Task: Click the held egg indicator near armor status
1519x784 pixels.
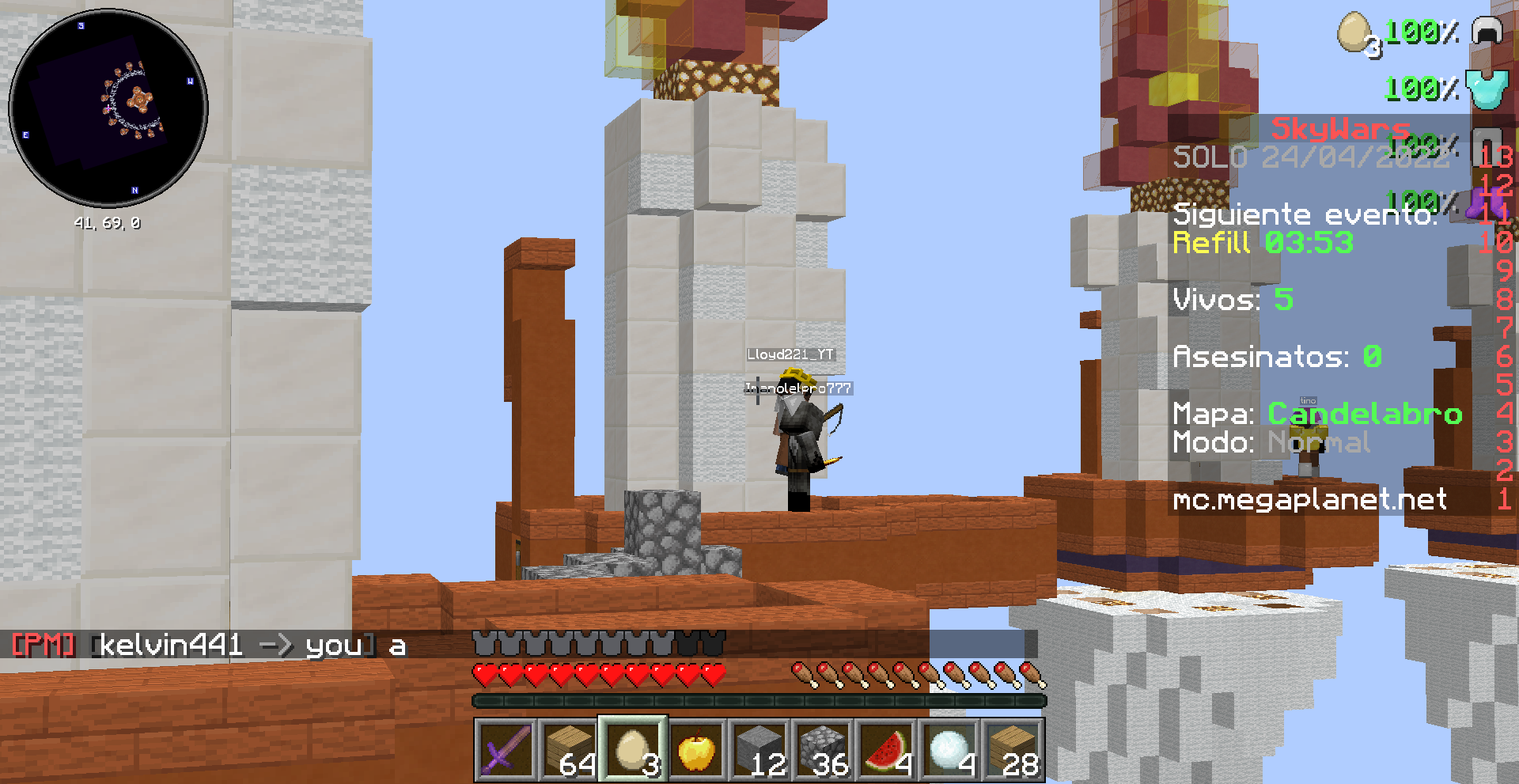Action: pyautogui.click(x=1354, y=33)
